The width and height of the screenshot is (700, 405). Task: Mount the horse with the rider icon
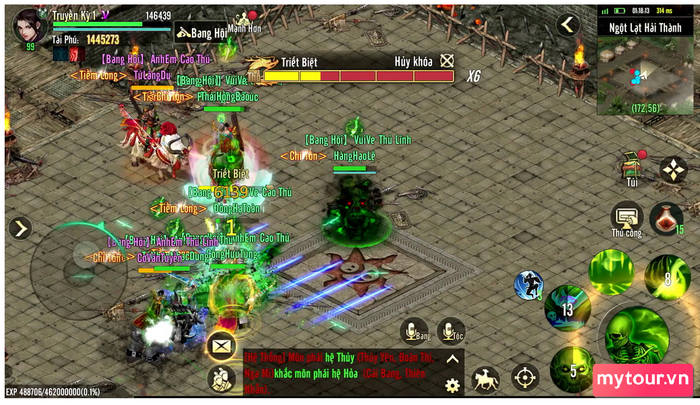pyautogui.click(x=485, y=377)
